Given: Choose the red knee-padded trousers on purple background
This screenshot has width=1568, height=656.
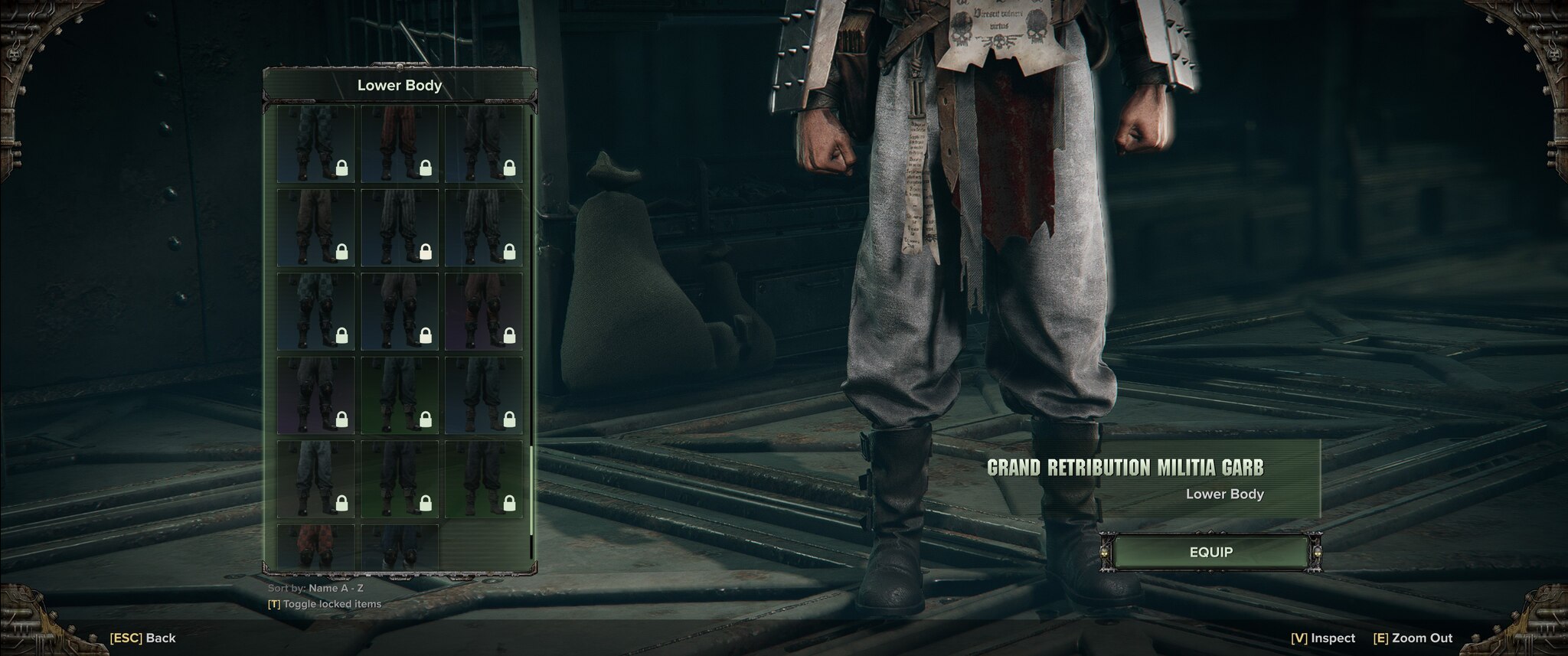Looking at the screenshot, I should pos(483,312).
